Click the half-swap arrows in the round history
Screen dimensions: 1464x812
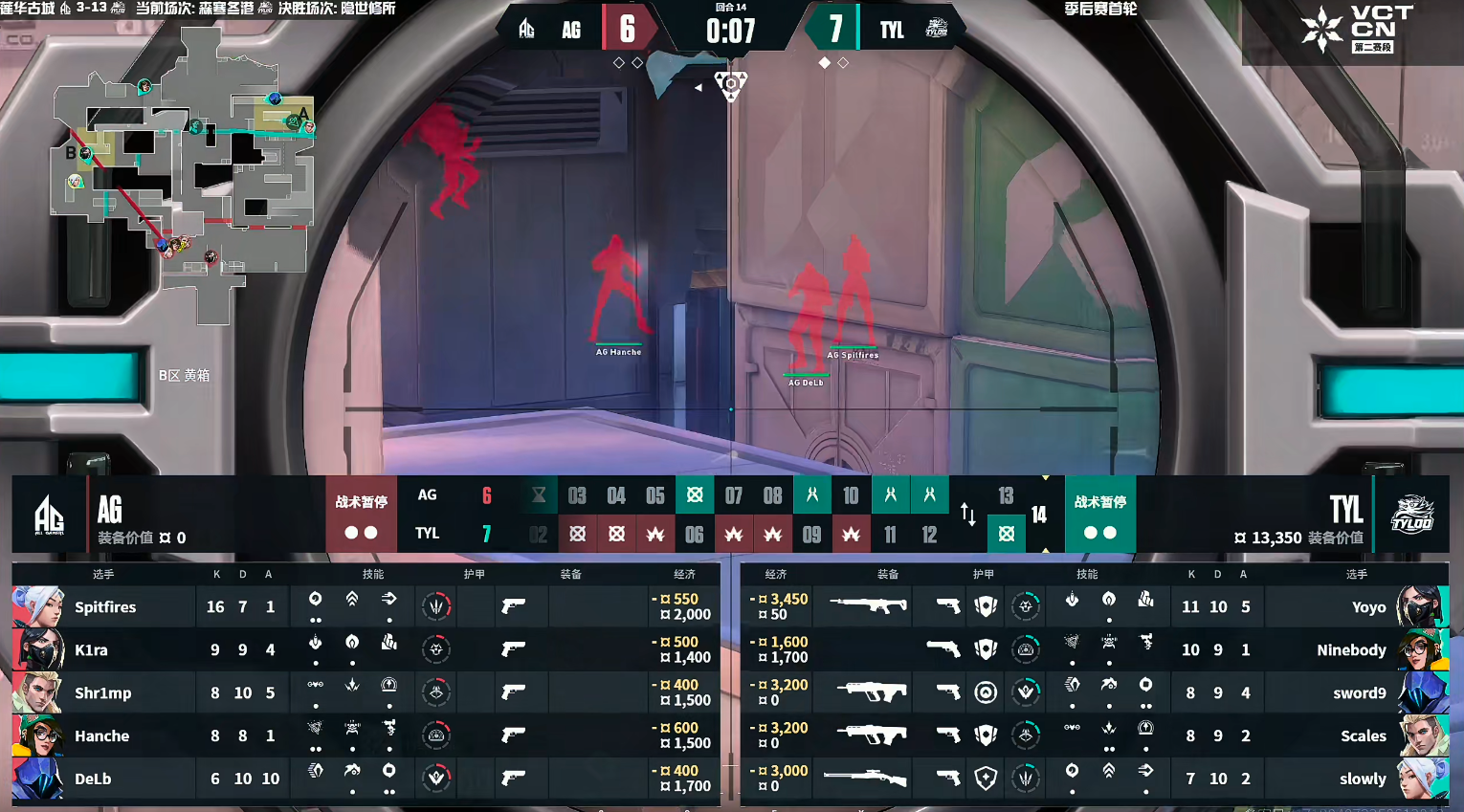(968, 515)
